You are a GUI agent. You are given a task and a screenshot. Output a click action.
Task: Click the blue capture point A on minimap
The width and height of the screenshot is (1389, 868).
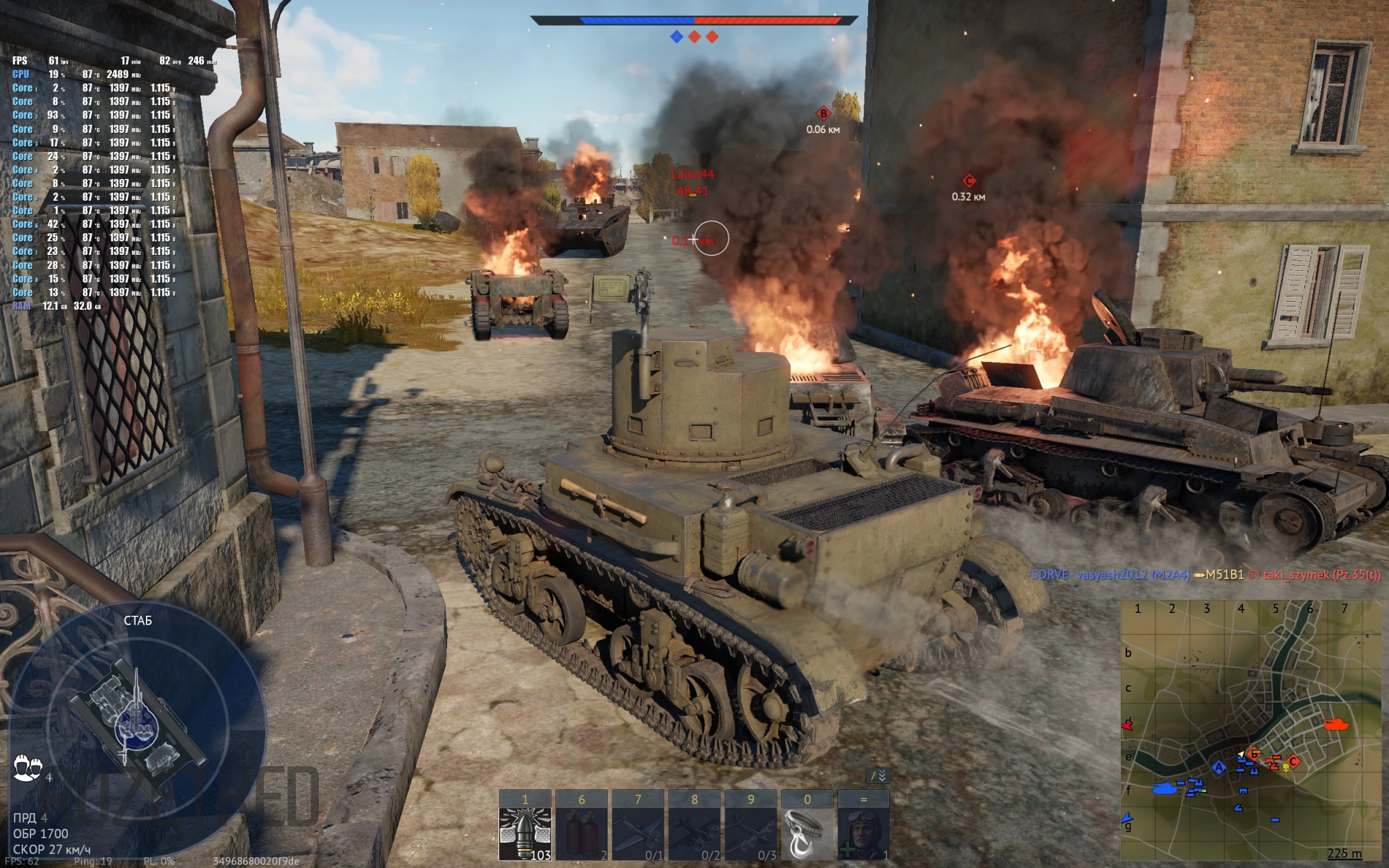click(x=1219, y=768)
